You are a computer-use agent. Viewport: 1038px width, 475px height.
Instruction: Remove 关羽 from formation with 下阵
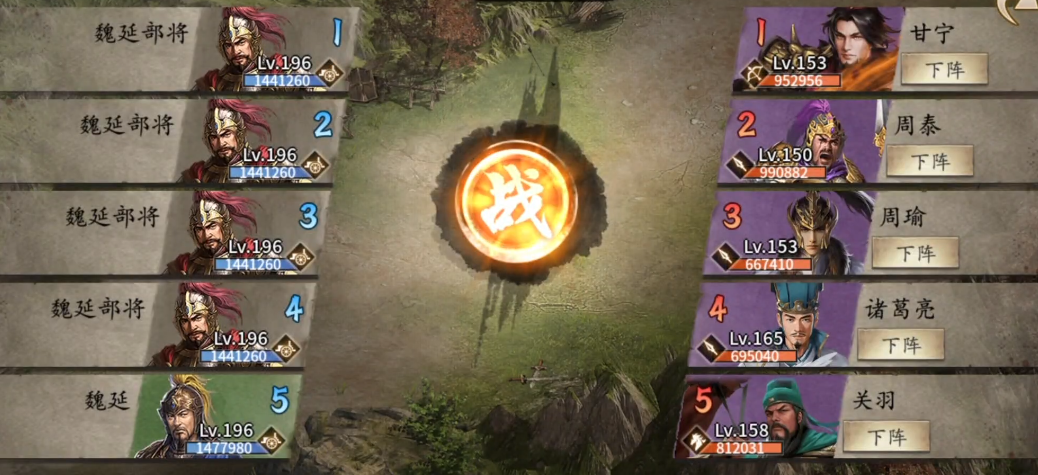pyautogui.click(x=887, y=436)
